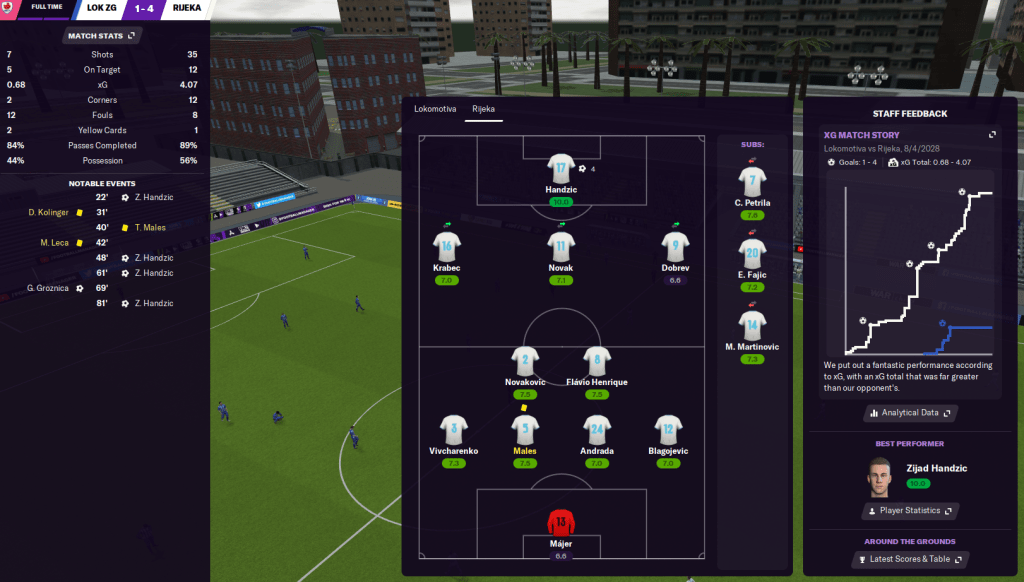Open Analytical Data
The height and width of the screenshot is (582, 1024).
pyautogui.click(x=909, y=412)
